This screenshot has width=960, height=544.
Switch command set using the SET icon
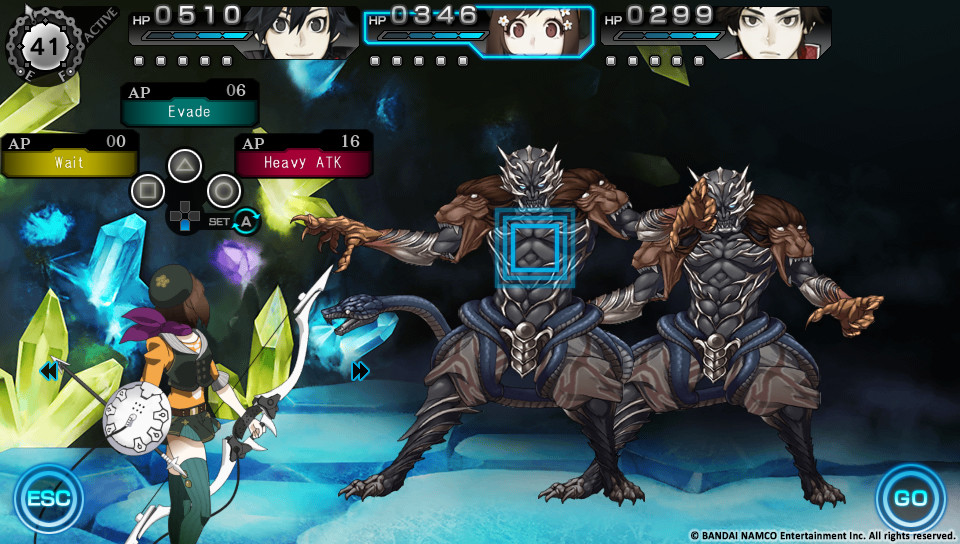coord(242,222)
